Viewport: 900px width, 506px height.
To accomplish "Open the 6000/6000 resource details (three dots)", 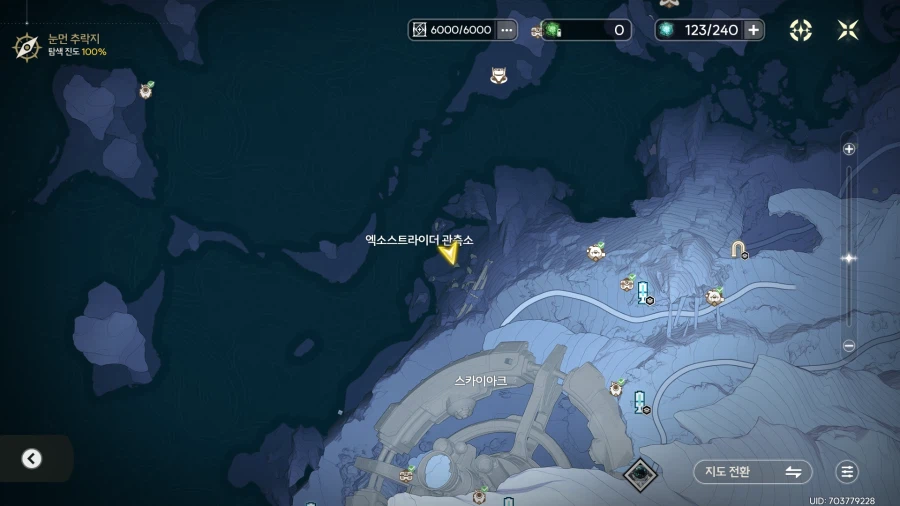I will click(506, 30).
